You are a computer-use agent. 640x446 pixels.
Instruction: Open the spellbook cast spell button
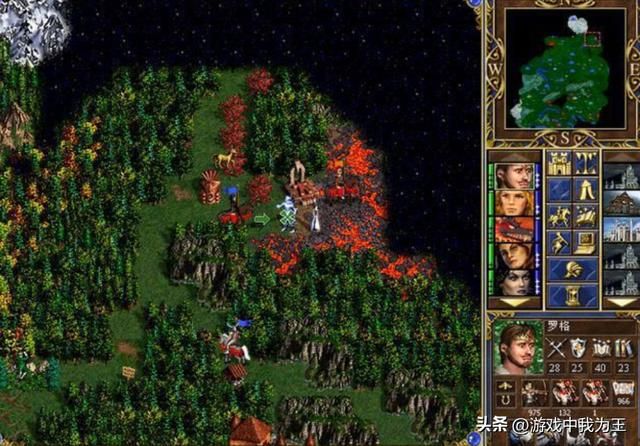tap(585, 217)
